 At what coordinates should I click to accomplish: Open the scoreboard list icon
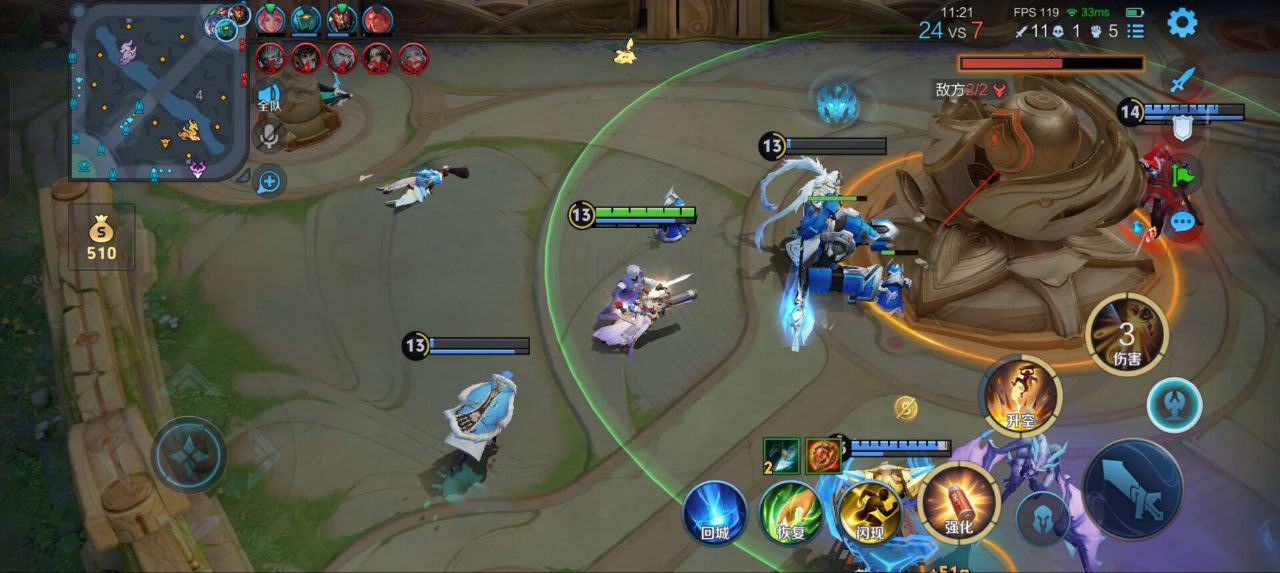pos(1135,31)
